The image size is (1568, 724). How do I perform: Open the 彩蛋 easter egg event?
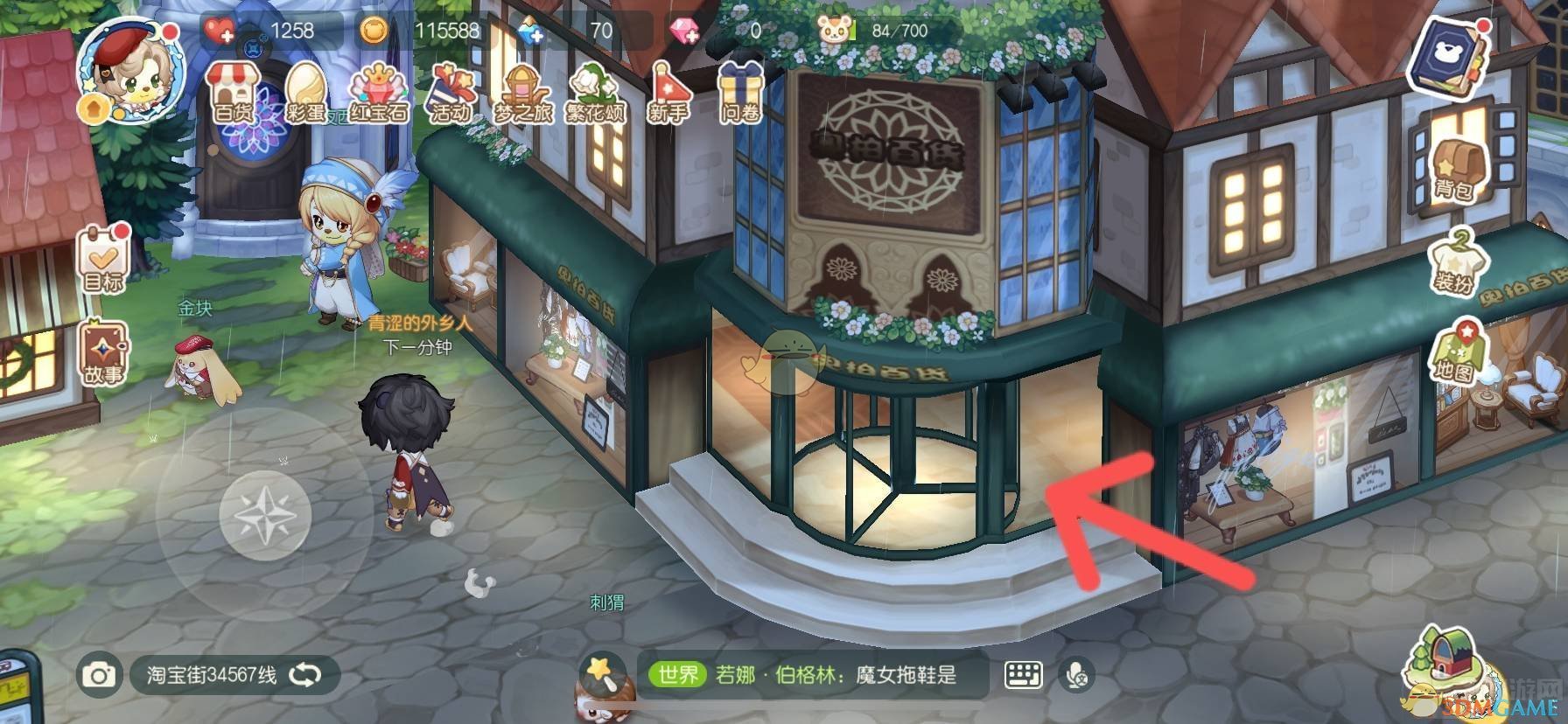[x=305, y=92]
